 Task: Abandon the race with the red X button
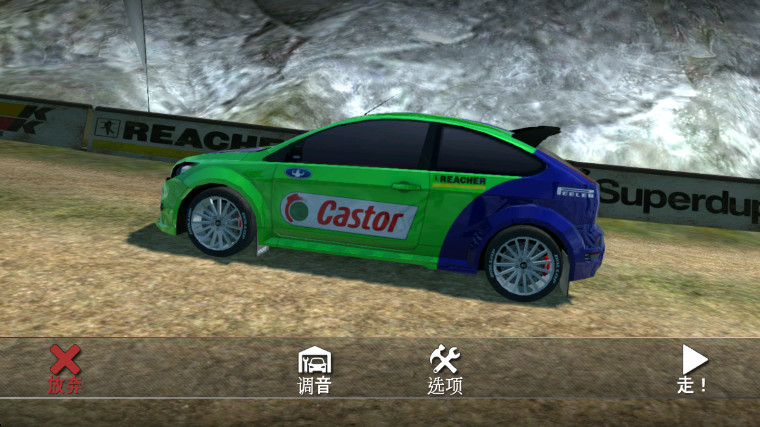tap(65, 366)
